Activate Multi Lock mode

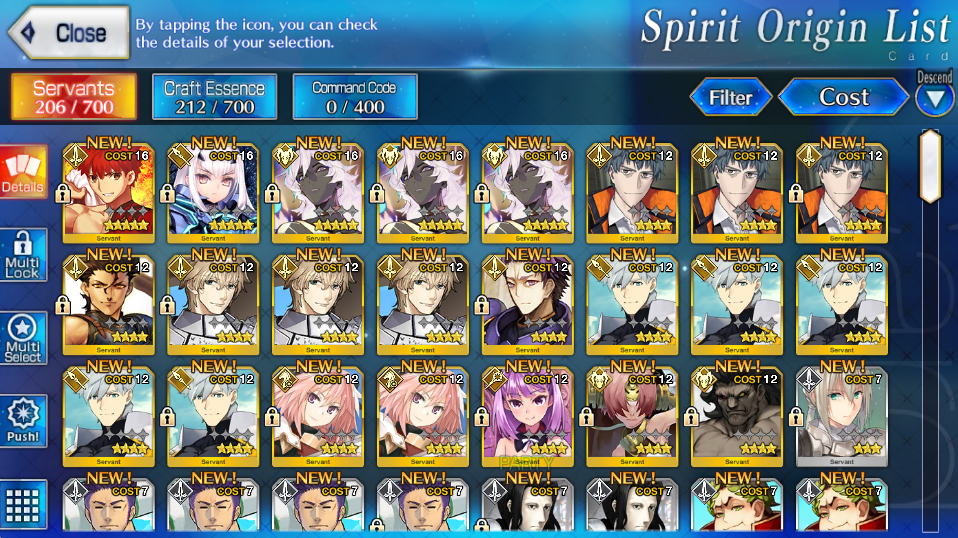23,255
